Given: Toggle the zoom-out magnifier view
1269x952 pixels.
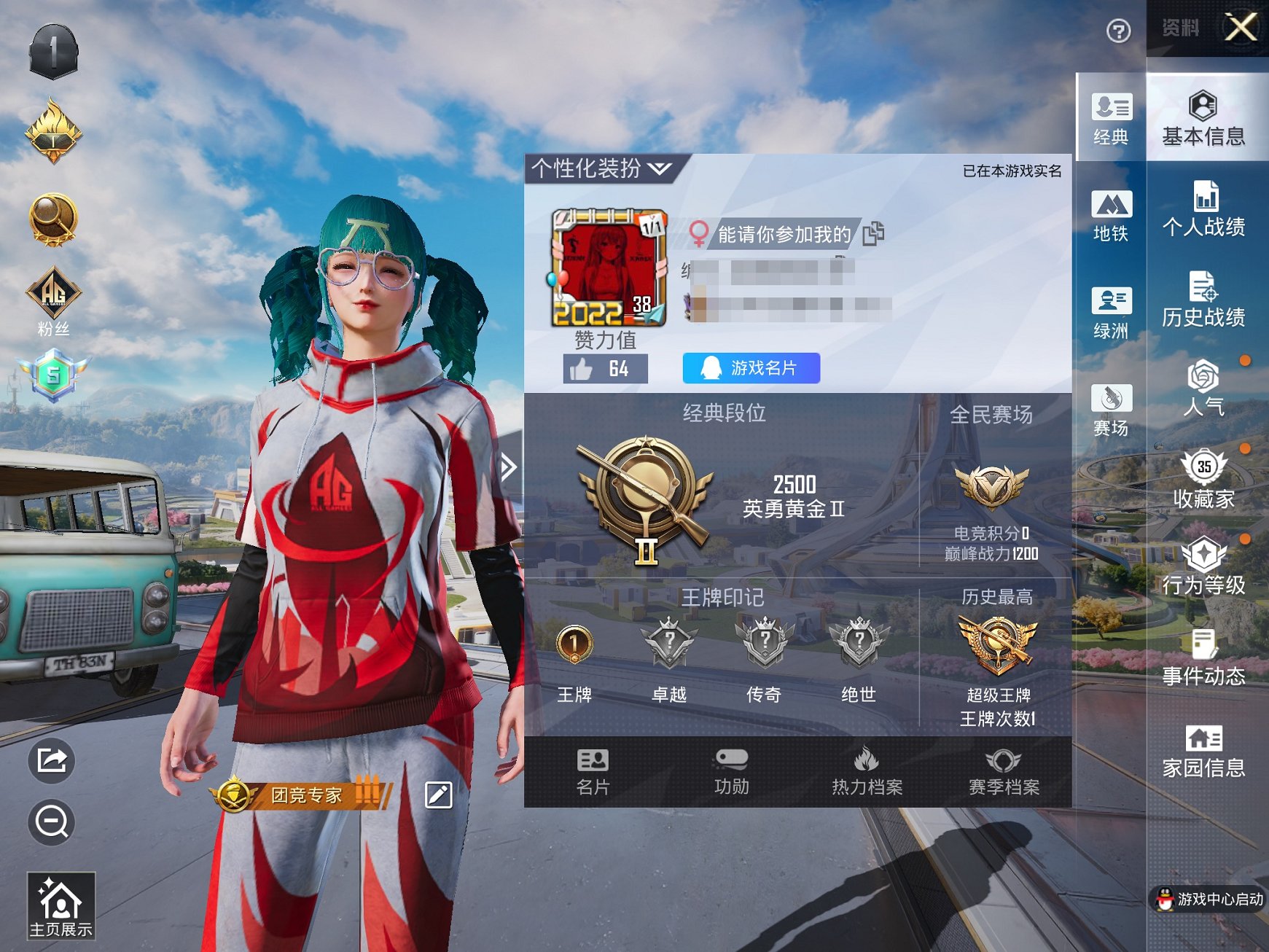Looking at the screenshot, I should click(50, 822).
